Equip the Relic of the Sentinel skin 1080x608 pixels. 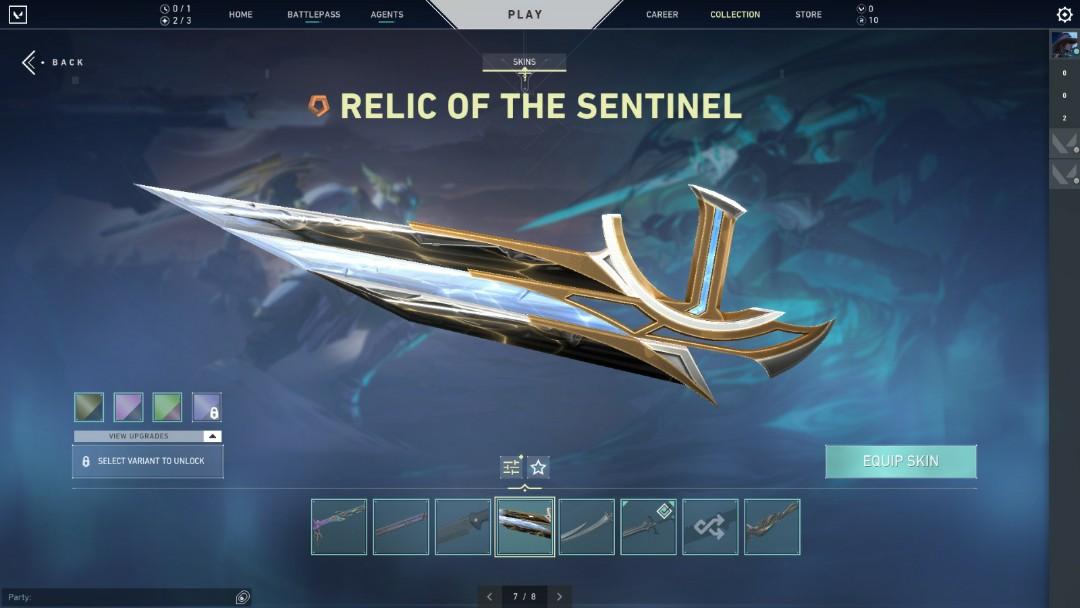pyautogui.click(x=900, y=461)
